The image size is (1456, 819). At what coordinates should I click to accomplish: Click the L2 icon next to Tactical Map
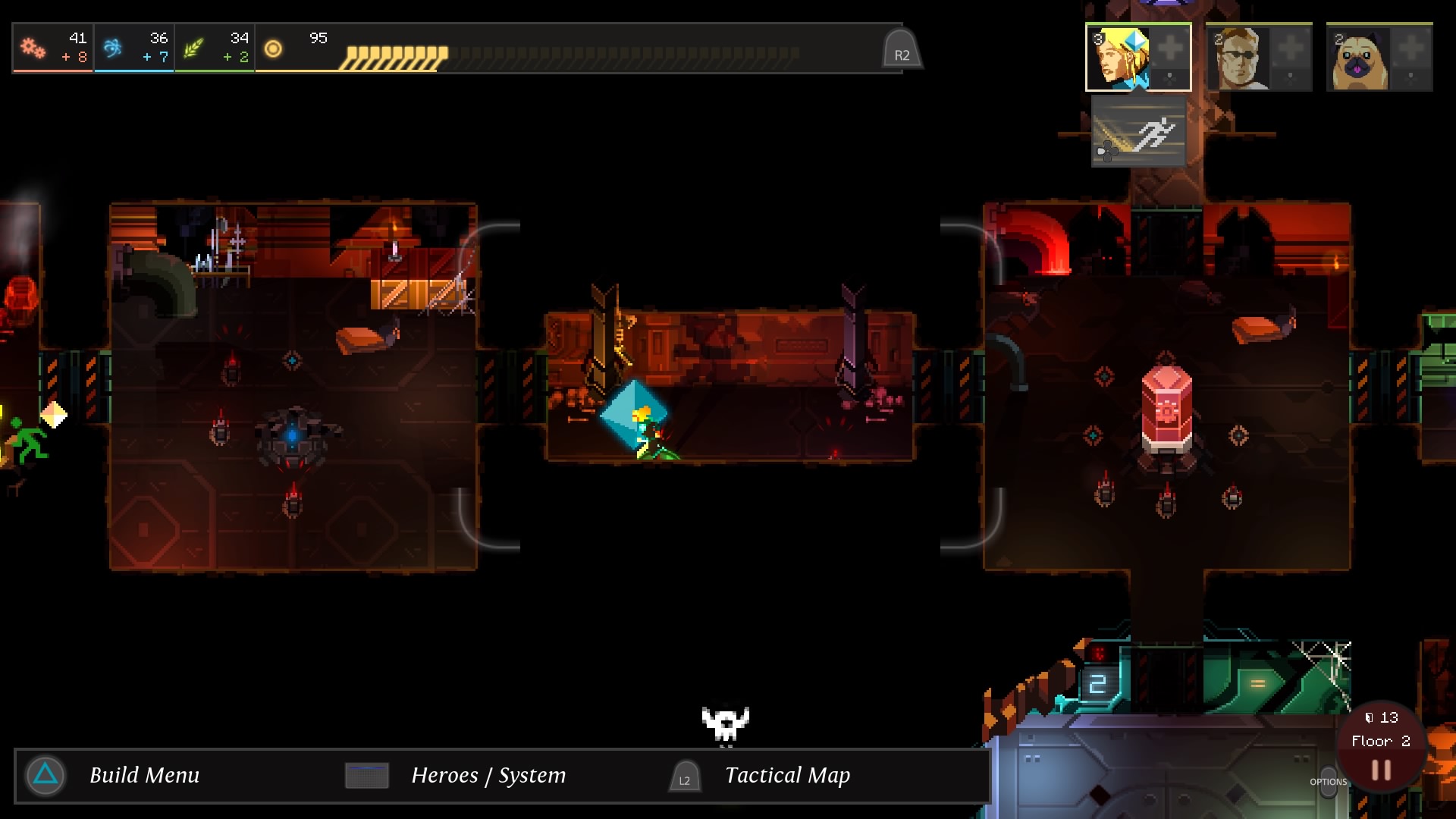(683, 777)
